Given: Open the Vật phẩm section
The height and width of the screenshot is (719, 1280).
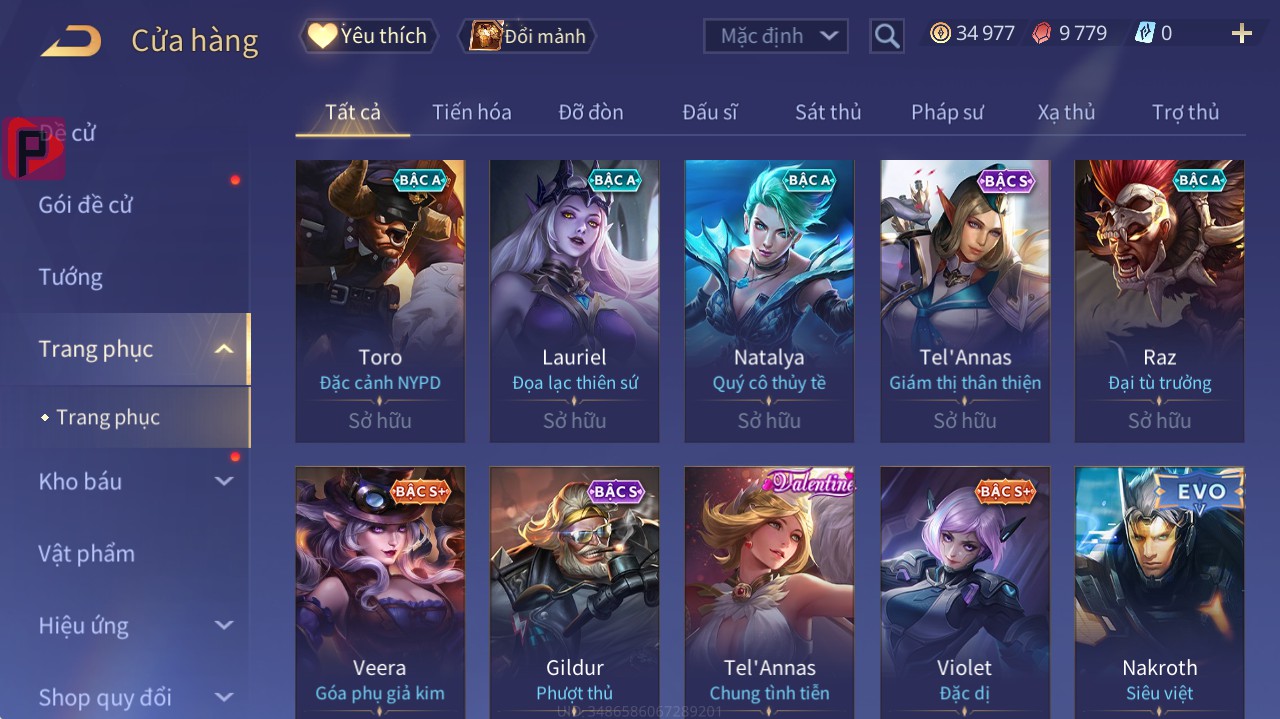Looking at the screenshot, I should pos(87,553).
